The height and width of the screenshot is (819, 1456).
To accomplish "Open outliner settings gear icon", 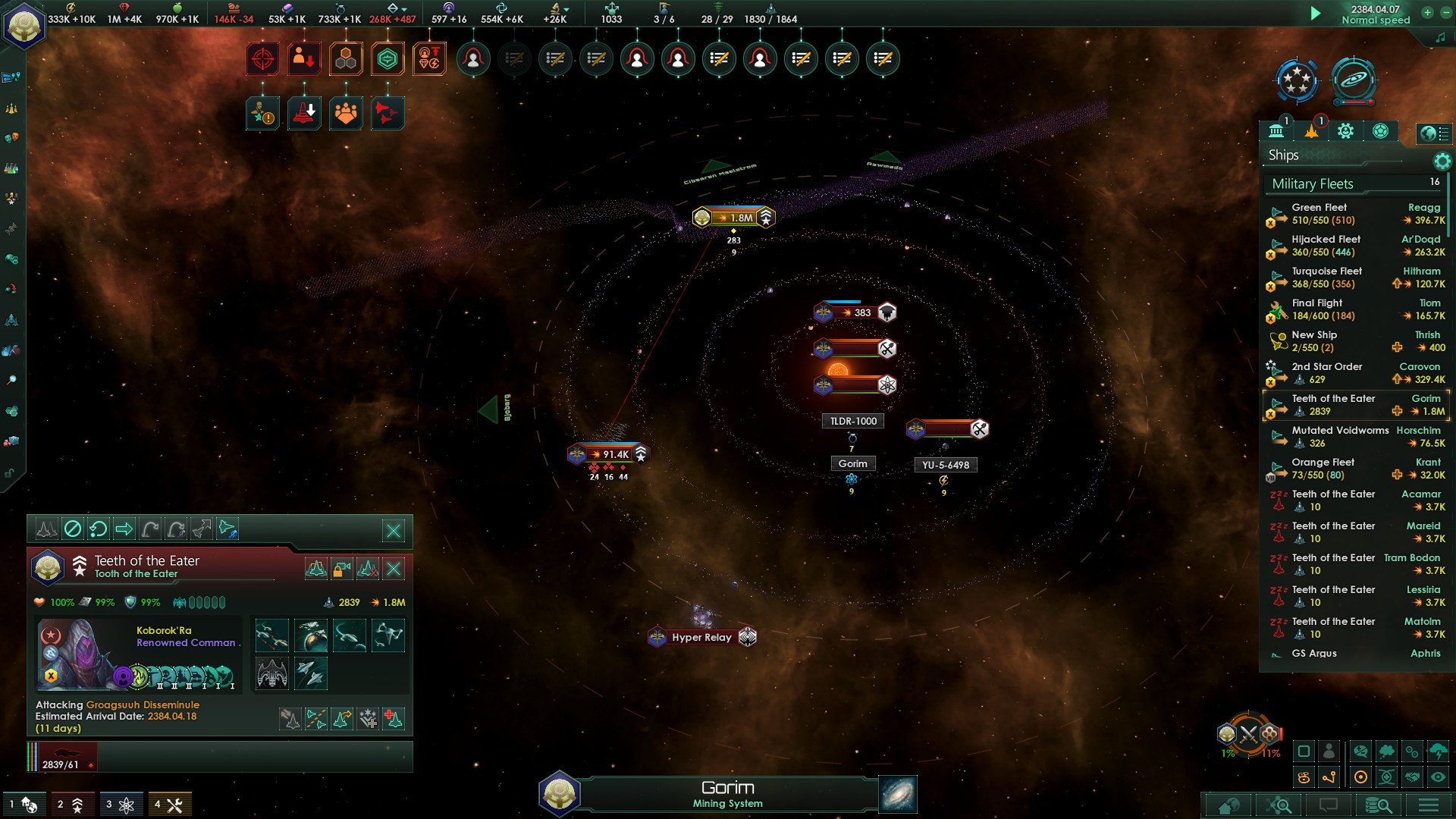I will [x=1442, y=161].
